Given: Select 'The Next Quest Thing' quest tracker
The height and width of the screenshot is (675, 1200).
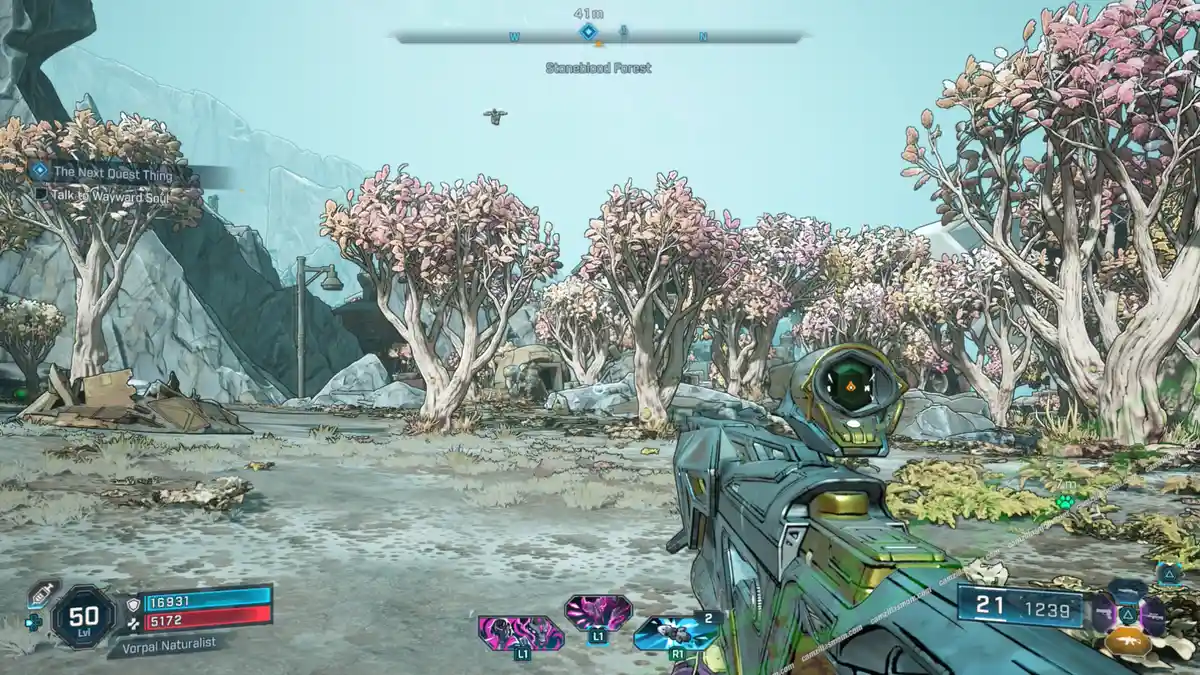Looking at the screenshot, I should click(x=112, y=174).
